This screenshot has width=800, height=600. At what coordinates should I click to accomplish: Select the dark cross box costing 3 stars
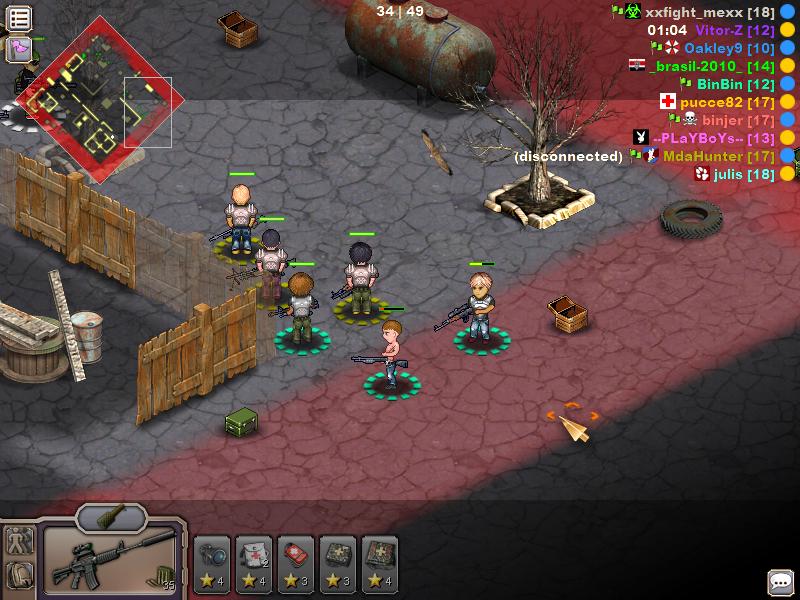point(339,562)
